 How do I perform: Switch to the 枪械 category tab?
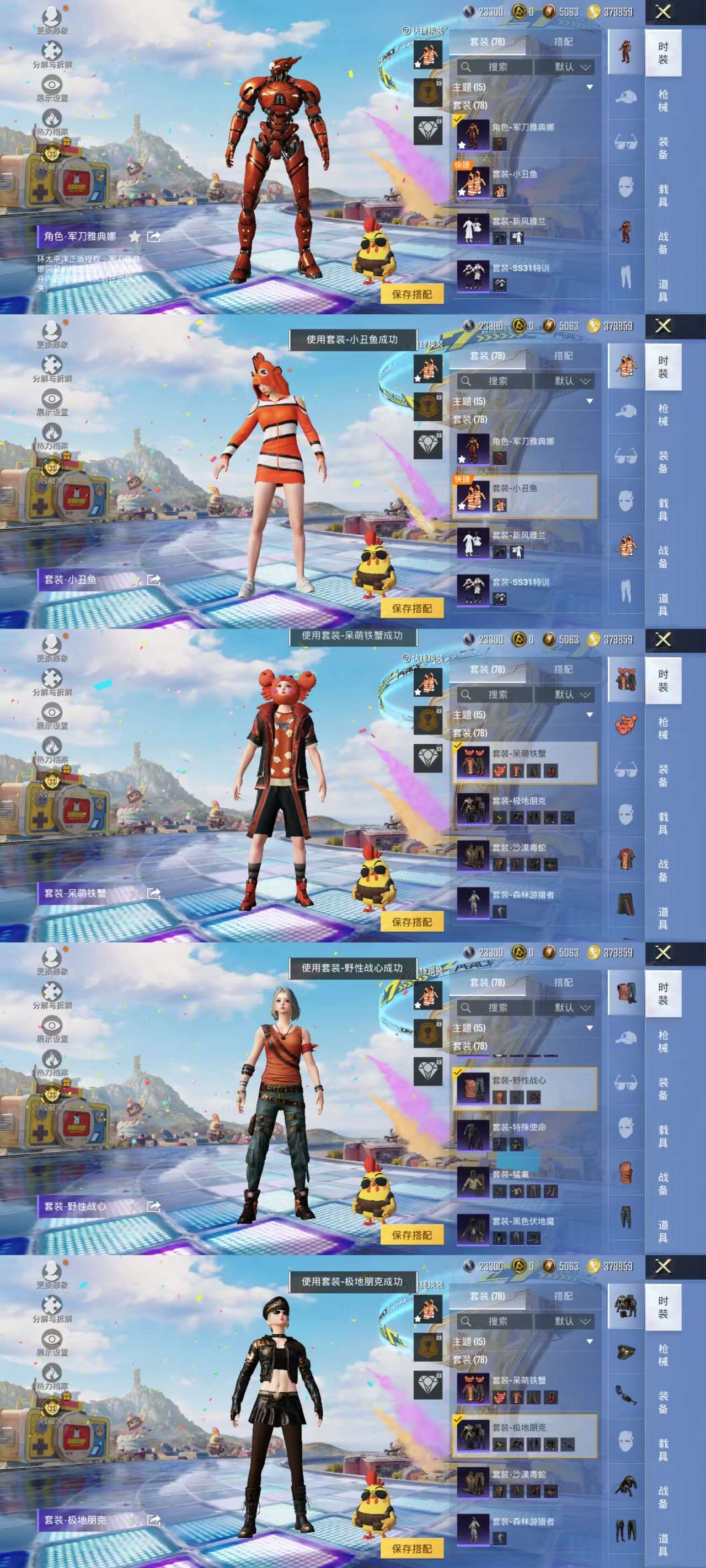pyautogui.click(x=663, y=100)
